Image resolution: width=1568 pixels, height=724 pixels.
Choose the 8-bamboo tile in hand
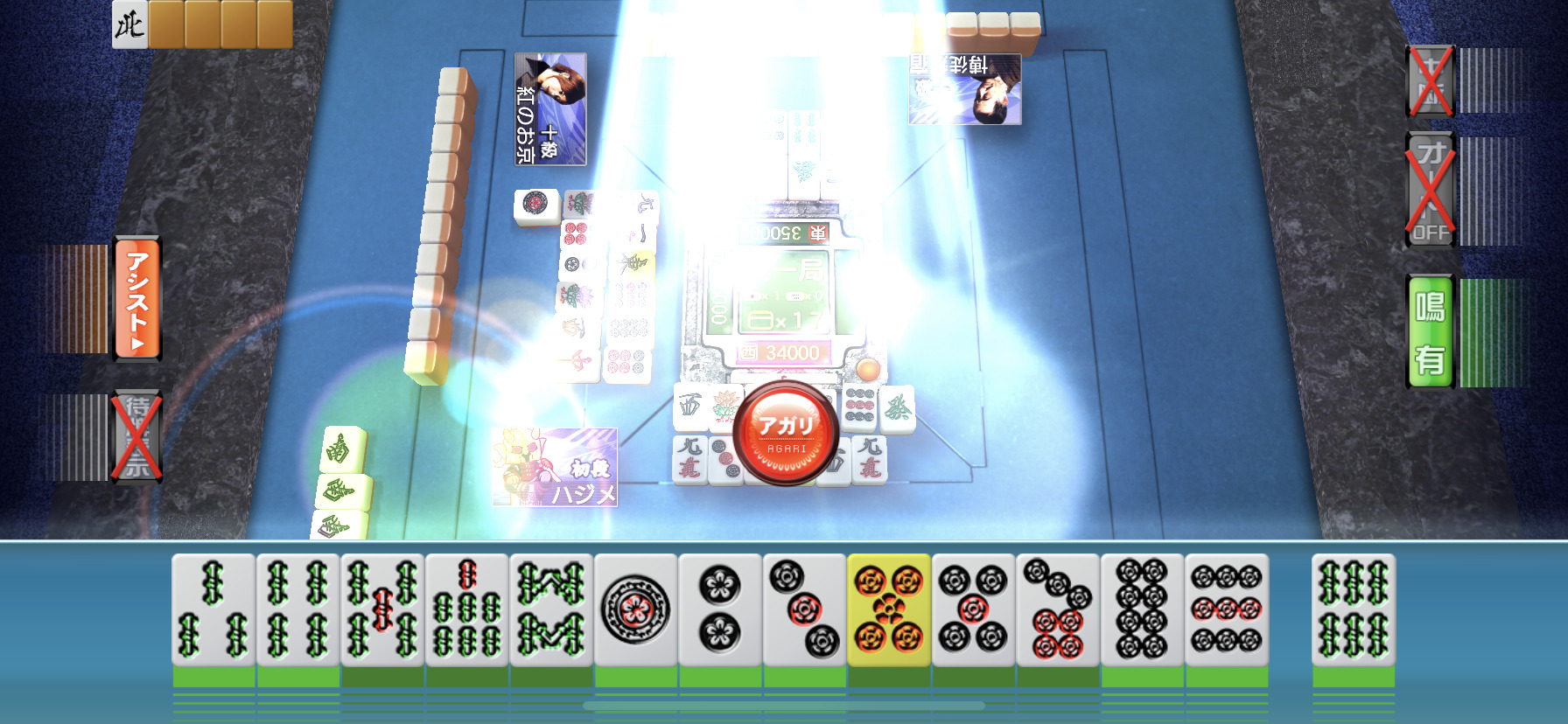pyautogui.click(x=551, y=610)
